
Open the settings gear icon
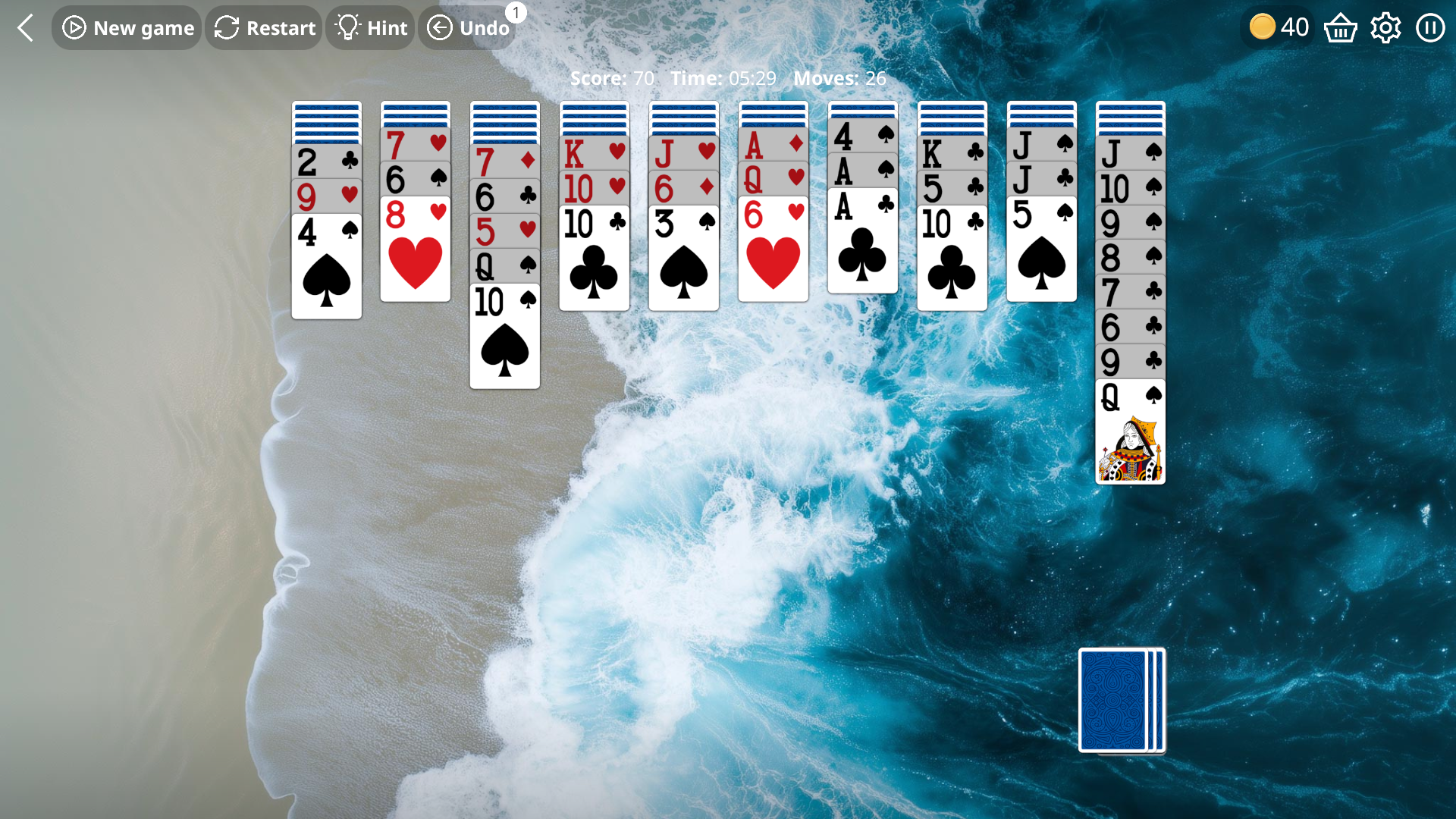pyautogui.click(x=1385, y=27)
